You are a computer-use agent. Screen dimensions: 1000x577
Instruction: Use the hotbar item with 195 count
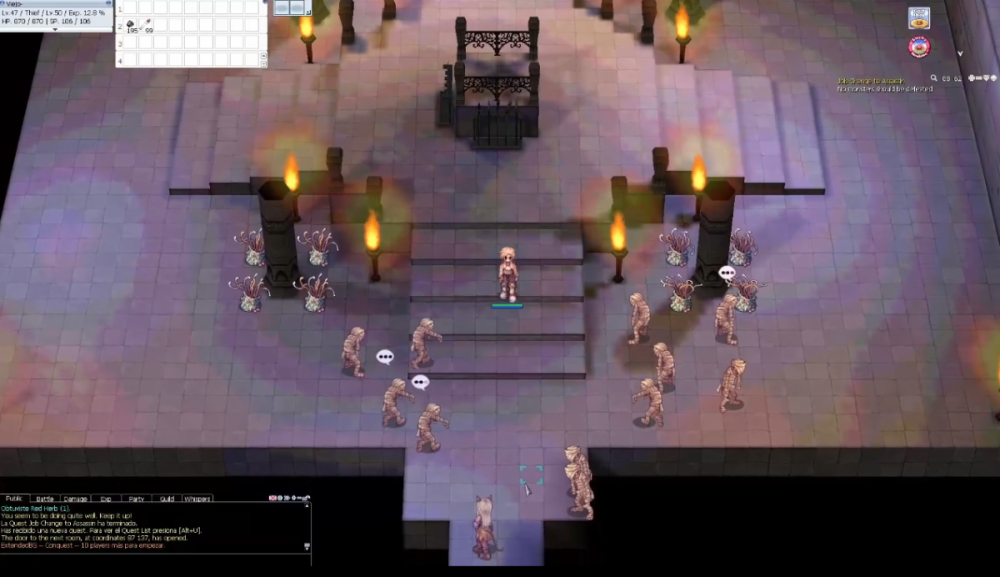pyautogui.click(x=130, y=25)
